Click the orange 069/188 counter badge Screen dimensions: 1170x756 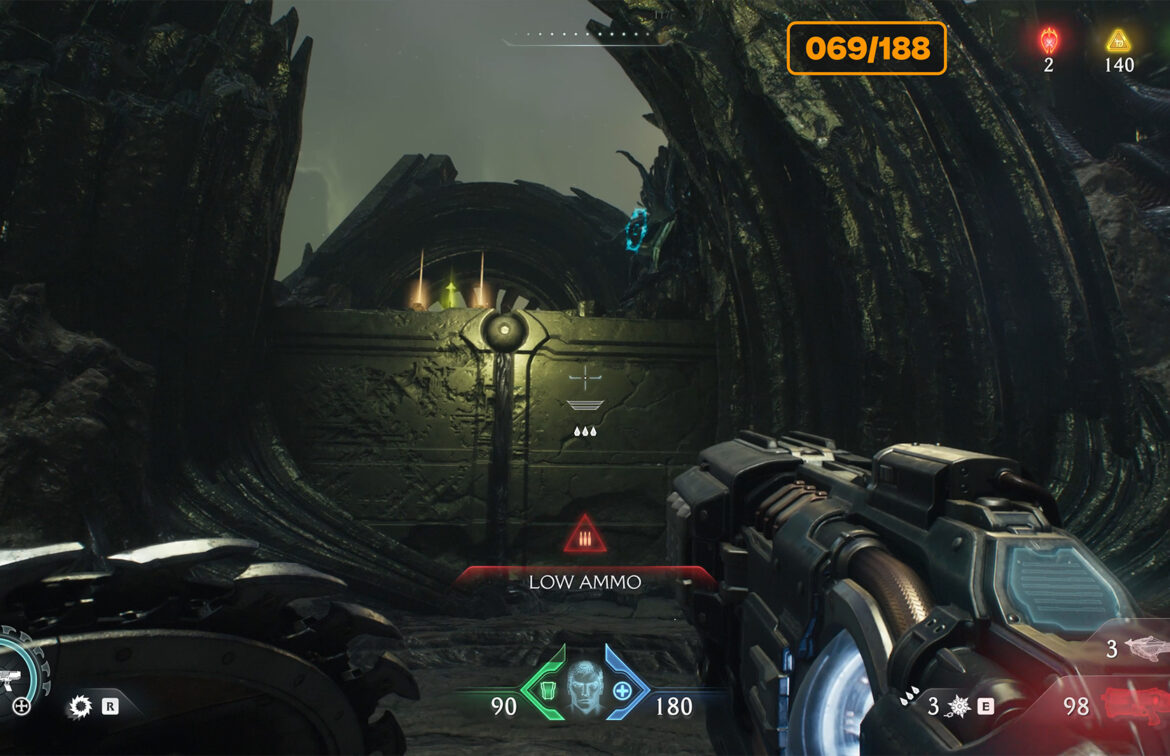click(x=866, y=48)
